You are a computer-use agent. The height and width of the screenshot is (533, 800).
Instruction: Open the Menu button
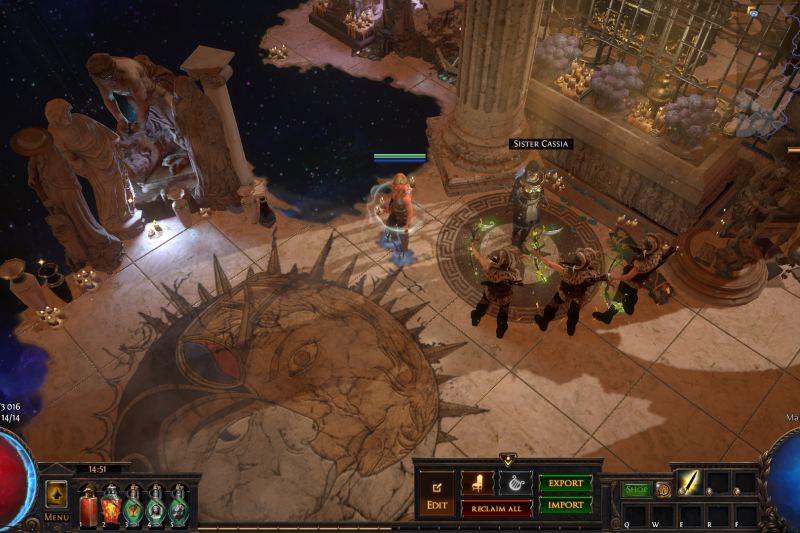(x=57, y=518)
